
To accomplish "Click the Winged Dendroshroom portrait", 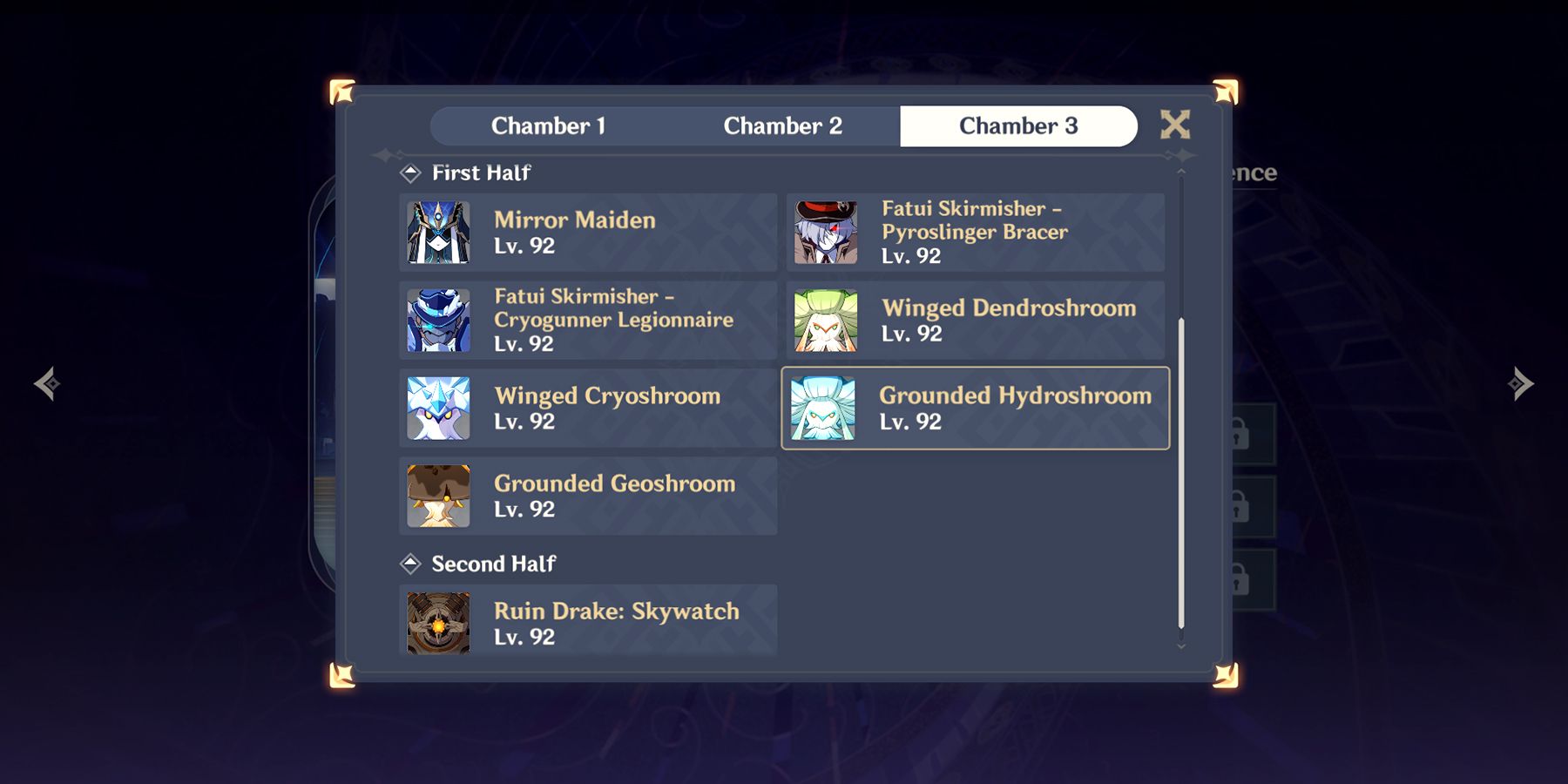I will [x=823, y=321].
